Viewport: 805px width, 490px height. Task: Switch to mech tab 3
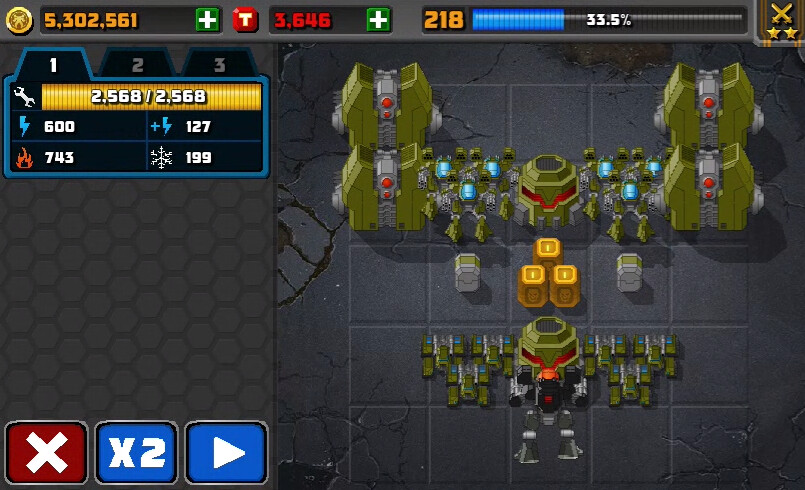pos(217,65)
